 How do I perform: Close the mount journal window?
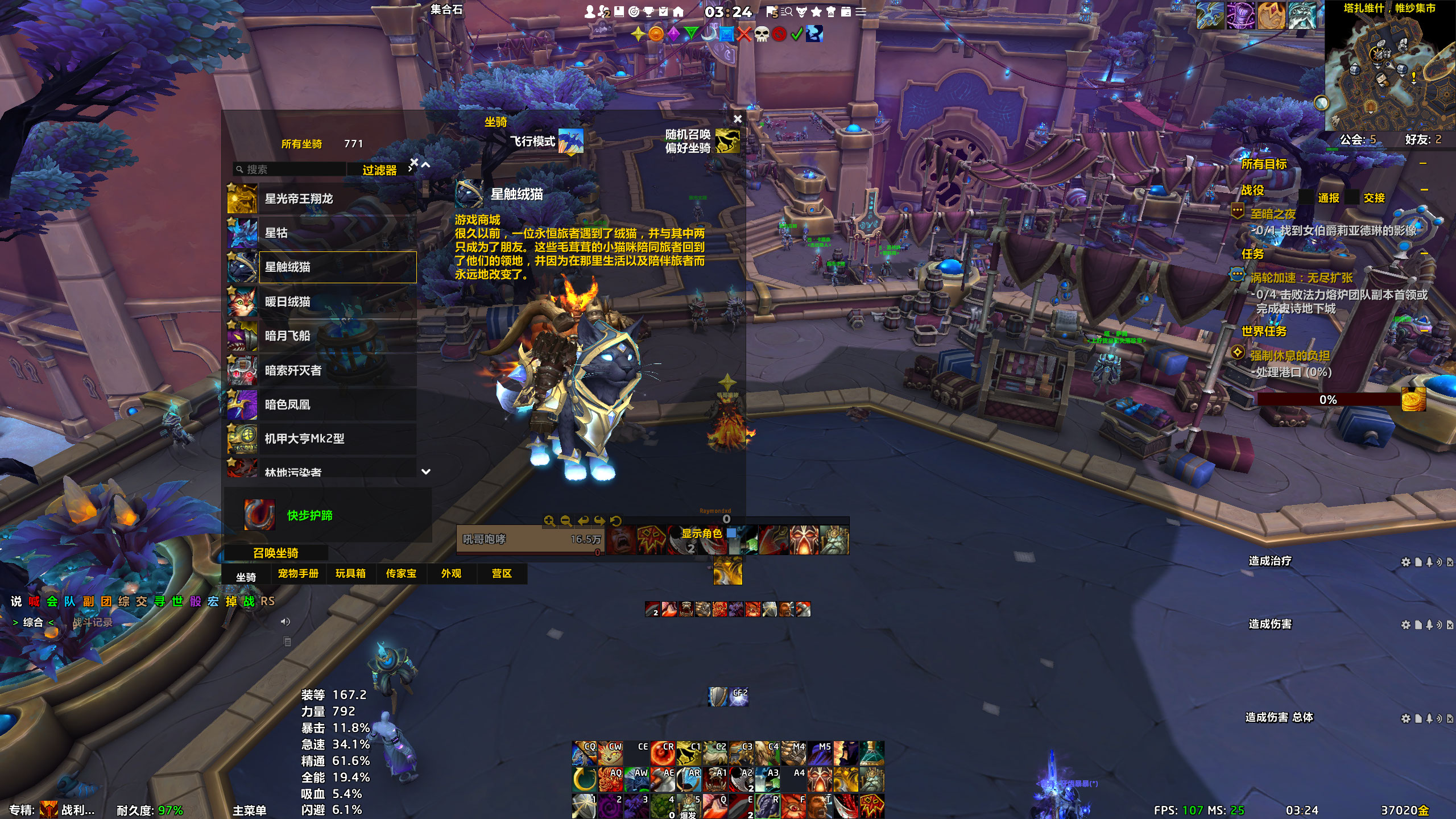point(738,119)
